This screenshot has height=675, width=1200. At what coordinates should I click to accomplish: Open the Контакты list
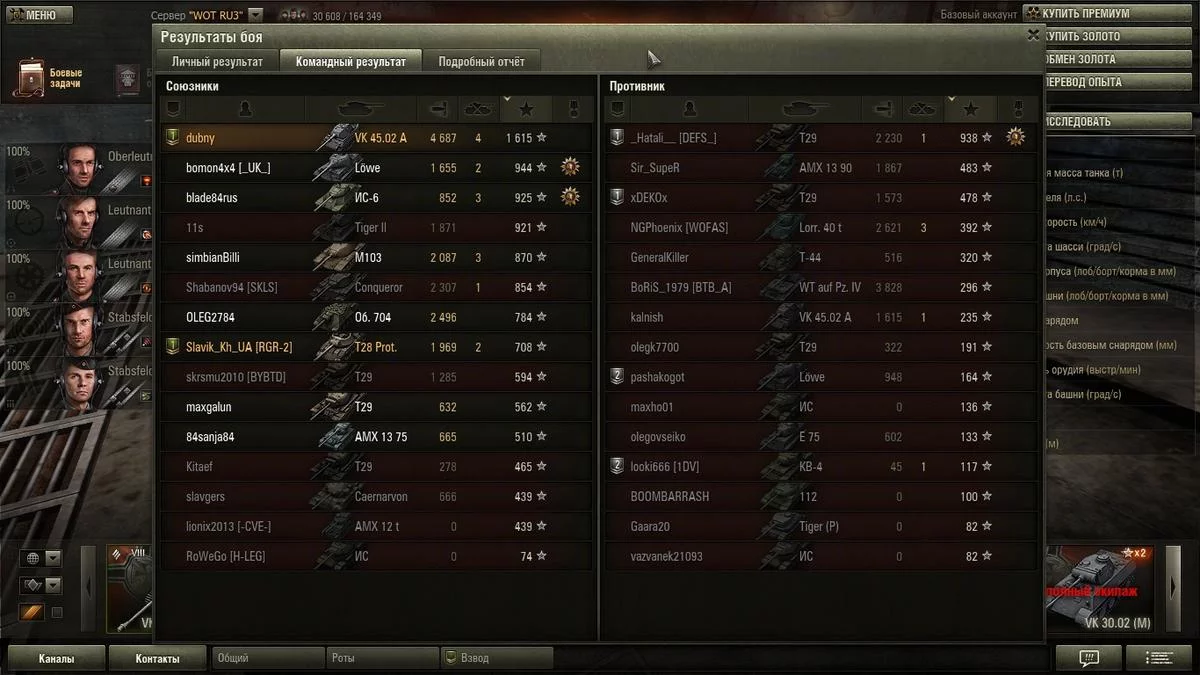point(158,659)
